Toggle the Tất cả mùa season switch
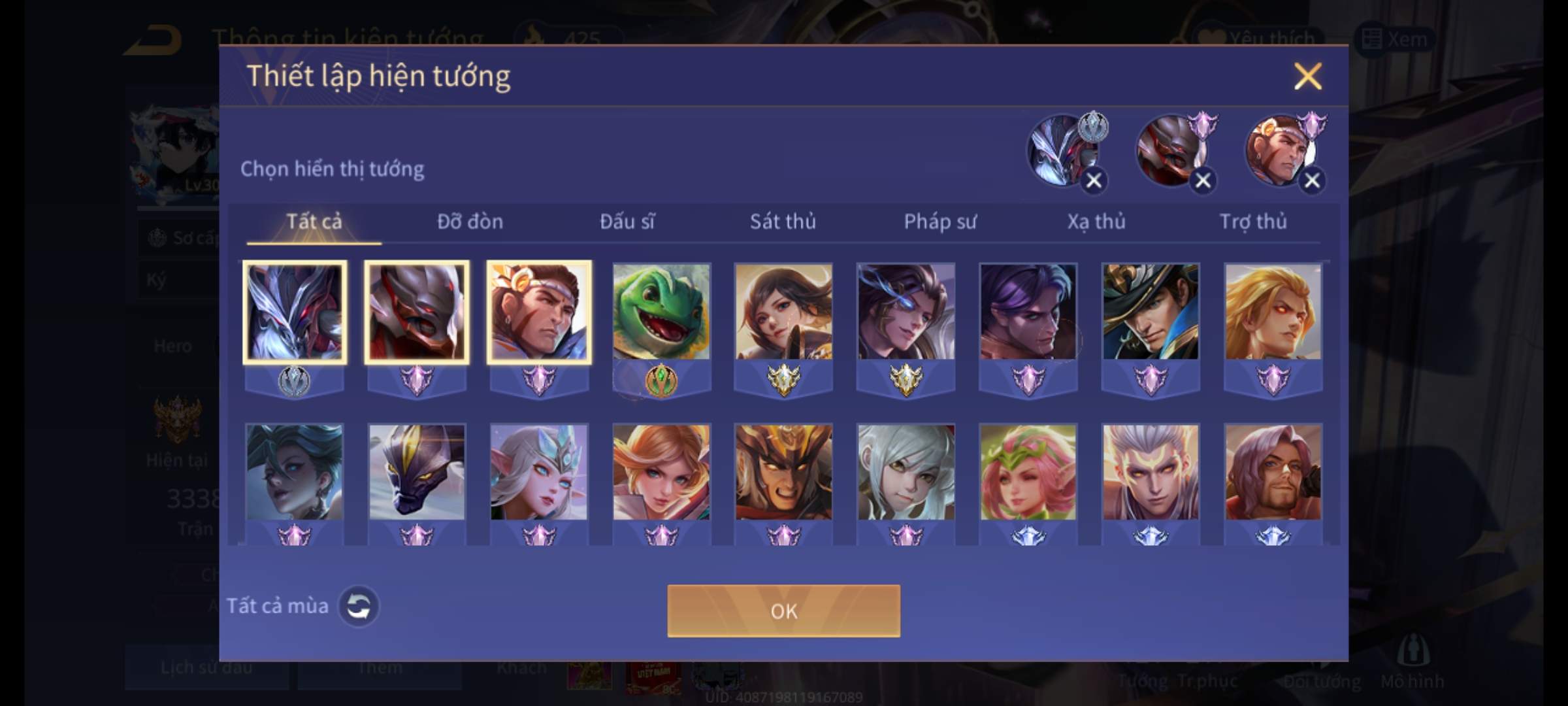The width and height of the screenshot is (1568, 706). pyautogui.click(x=358, y=606)
